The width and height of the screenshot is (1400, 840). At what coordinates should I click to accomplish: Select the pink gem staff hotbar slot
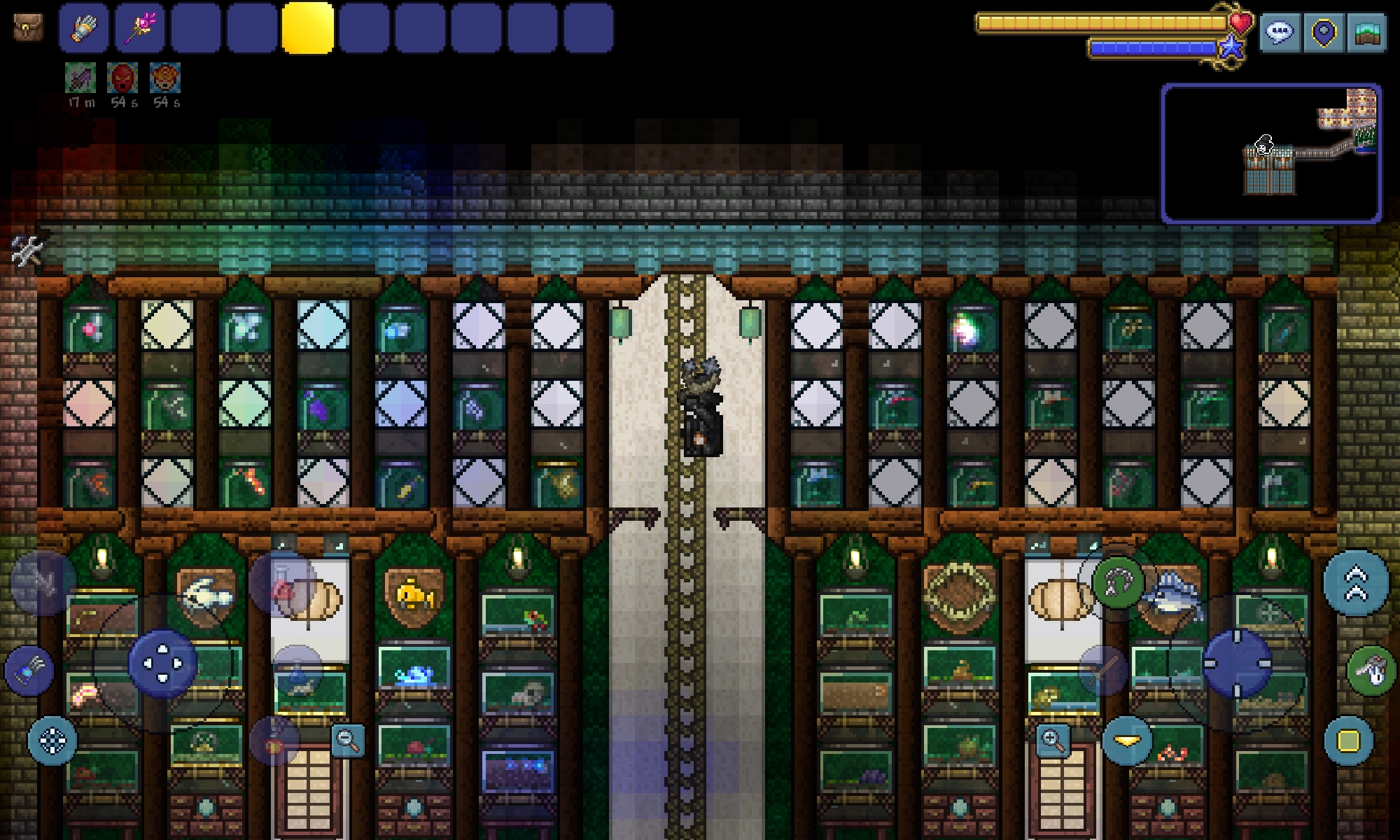click(x=140, y=28)
